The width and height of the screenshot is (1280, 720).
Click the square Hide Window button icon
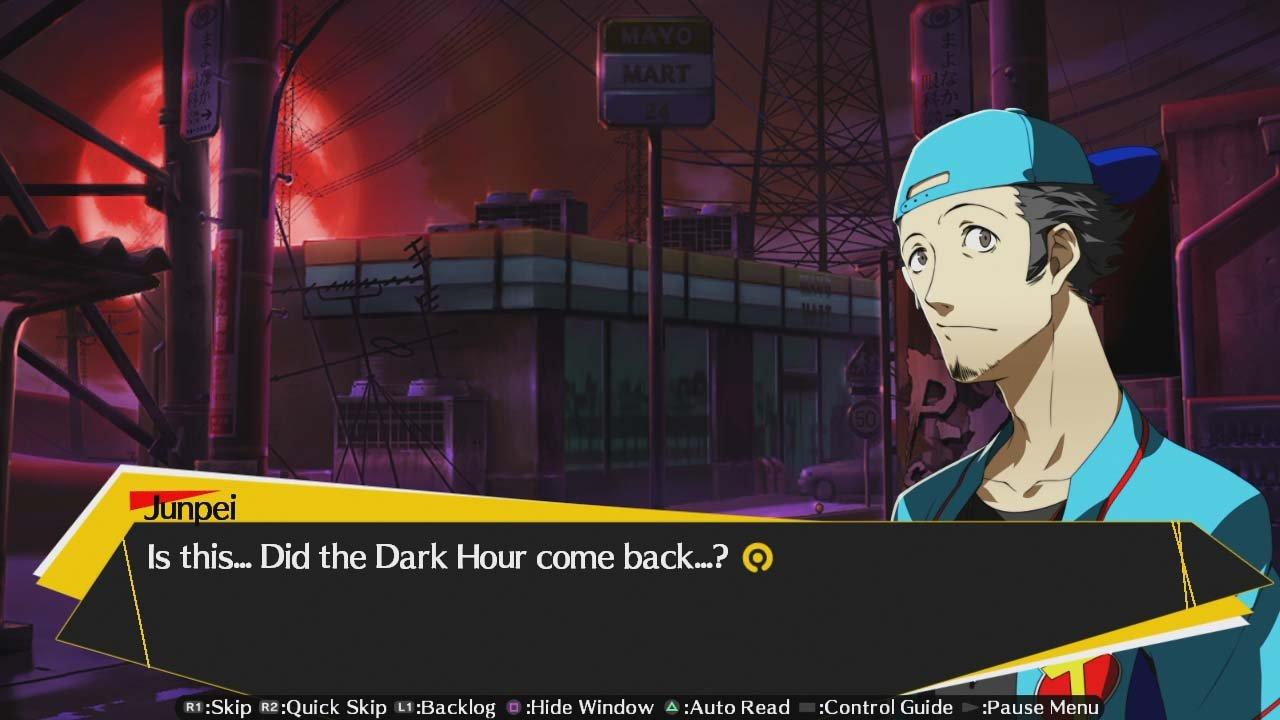pyautogui.click(x=514, y=707)
